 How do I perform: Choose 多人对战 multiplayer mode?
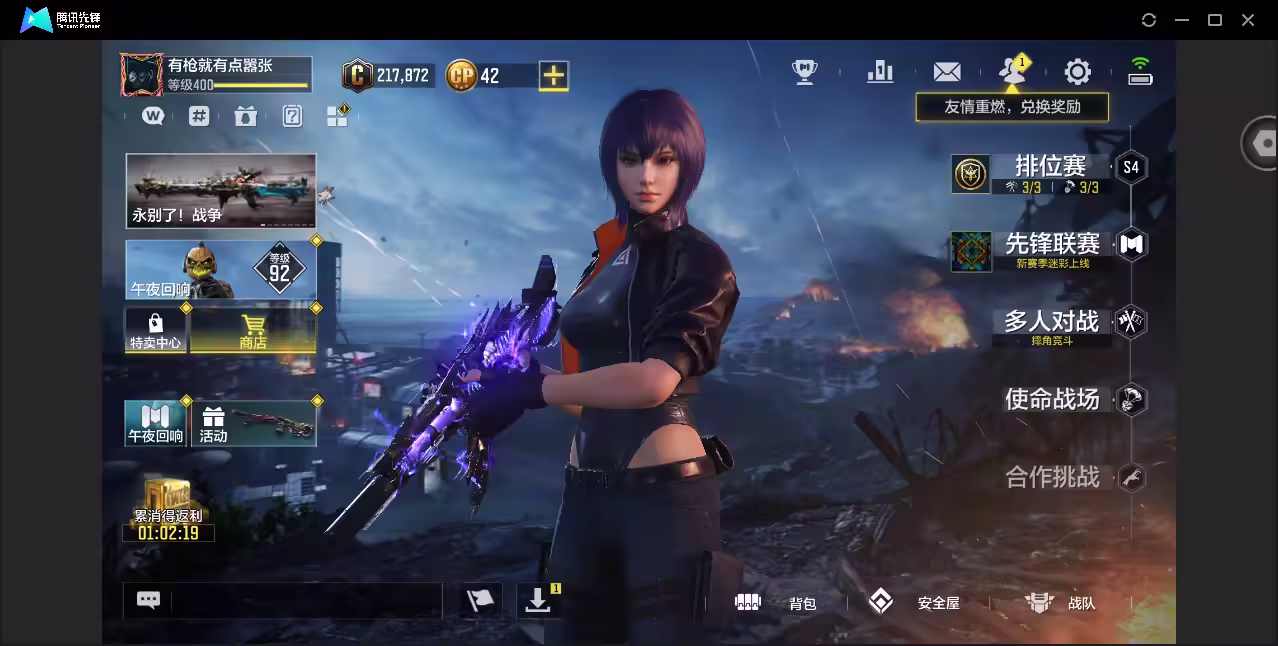point(1051,322)
